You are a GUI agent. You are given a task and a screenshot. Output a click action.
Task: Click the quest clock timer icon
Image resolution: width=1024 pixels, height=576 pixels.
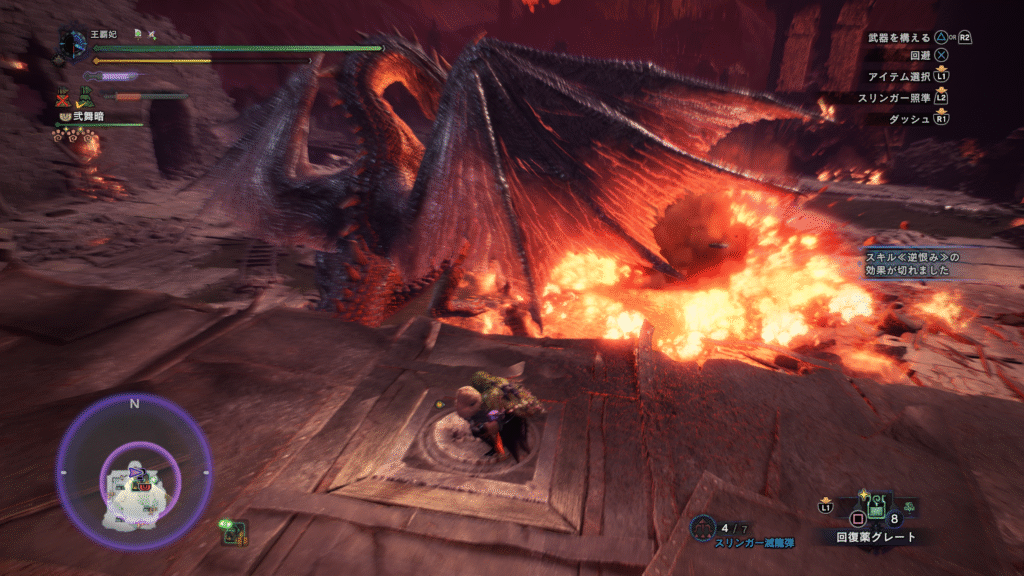pyautogui.click(x=74, y=44)
